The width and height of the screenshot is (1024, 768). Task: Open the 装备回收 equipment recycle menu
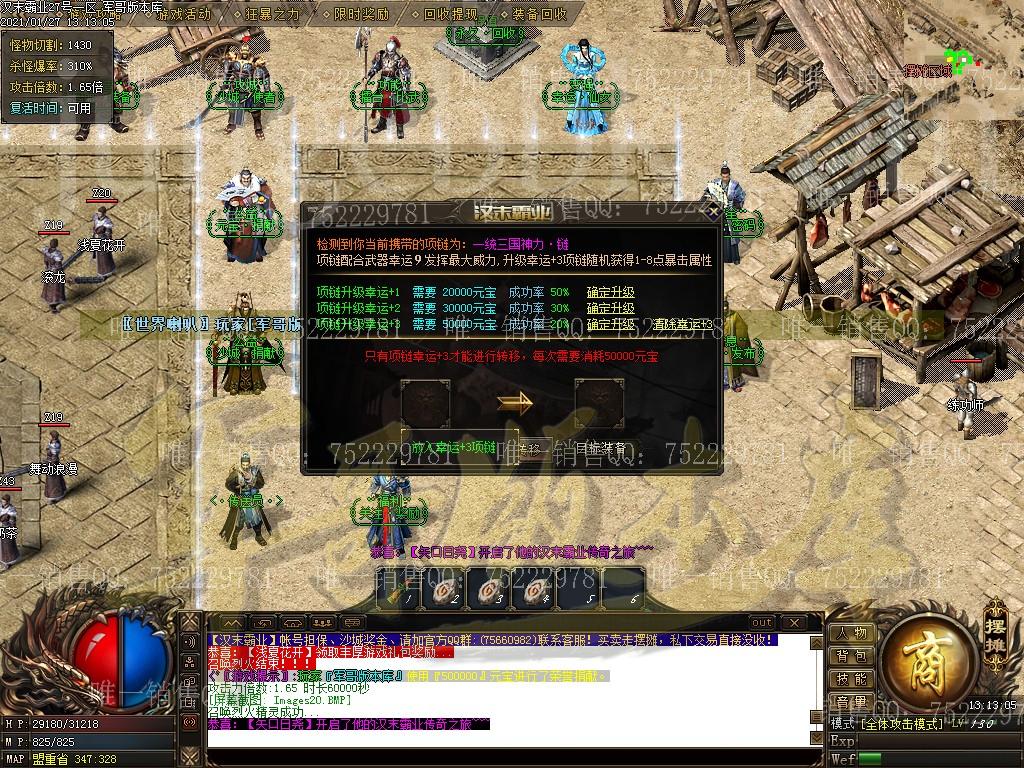click(540, 14)
